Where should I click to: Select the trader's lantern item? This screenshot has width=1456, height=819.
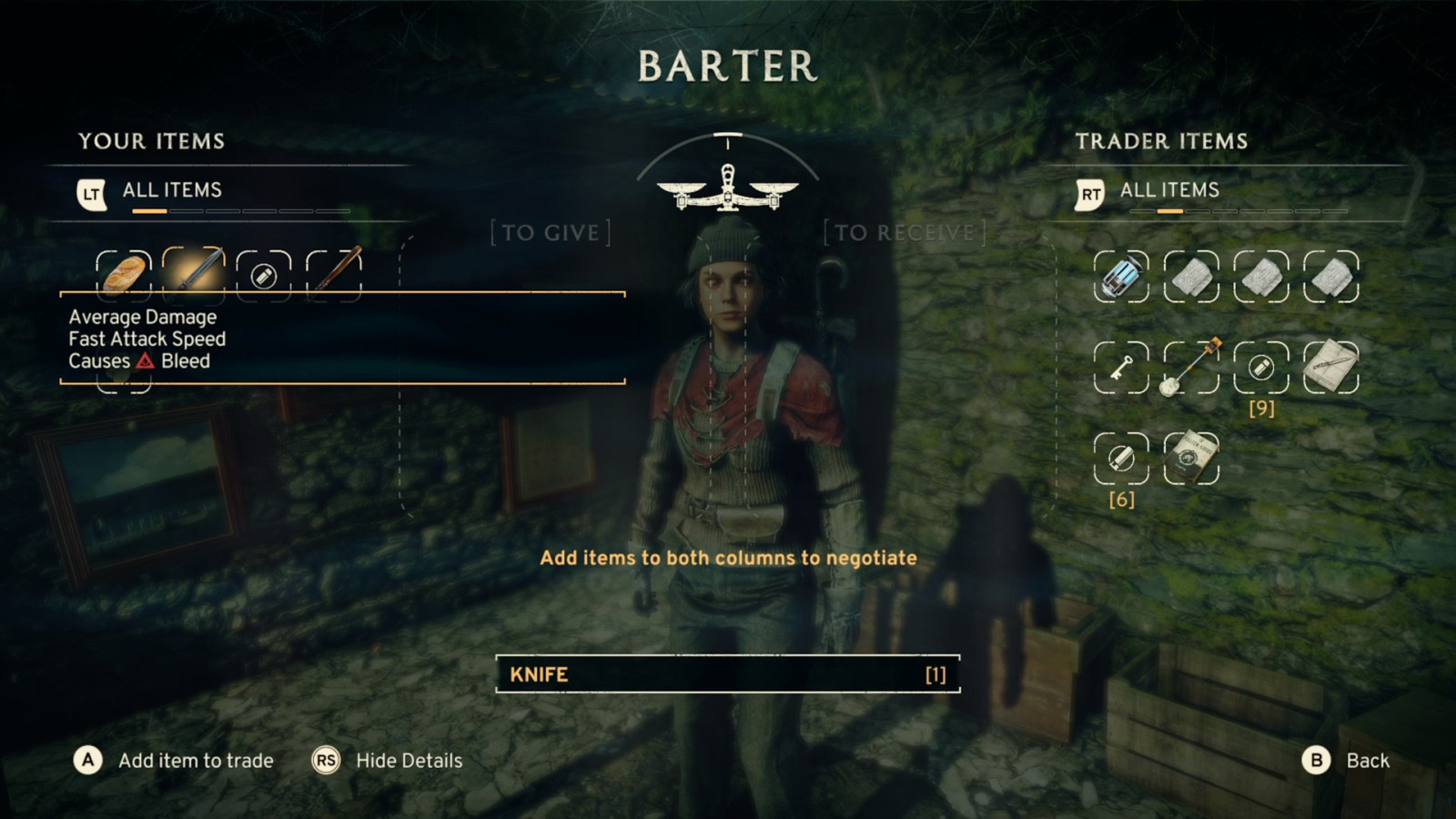click(1121, 277)
